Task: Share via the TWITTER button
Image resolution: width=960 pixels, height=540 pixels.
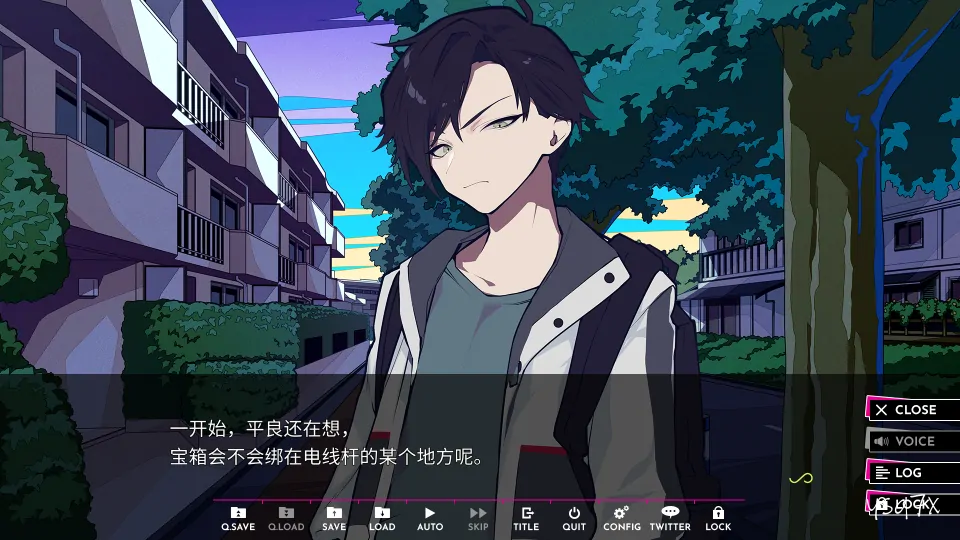Action: [x=670, y=518]
